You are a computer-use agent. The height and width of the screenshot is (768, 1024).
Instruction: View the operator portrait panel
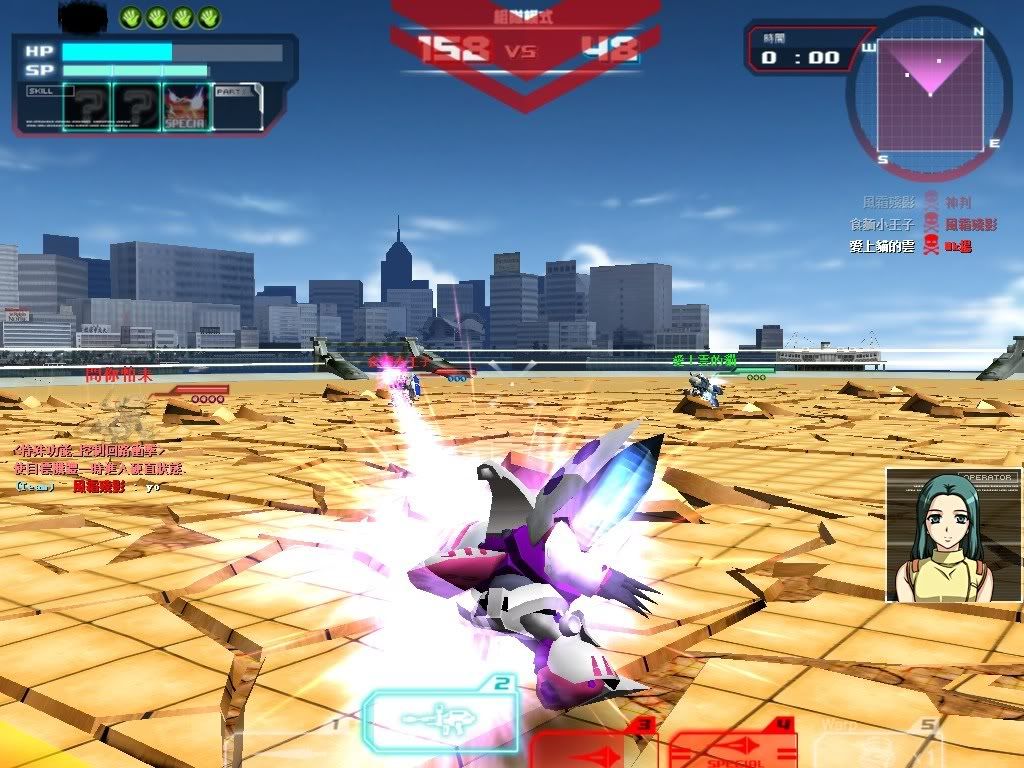(953, 536)
